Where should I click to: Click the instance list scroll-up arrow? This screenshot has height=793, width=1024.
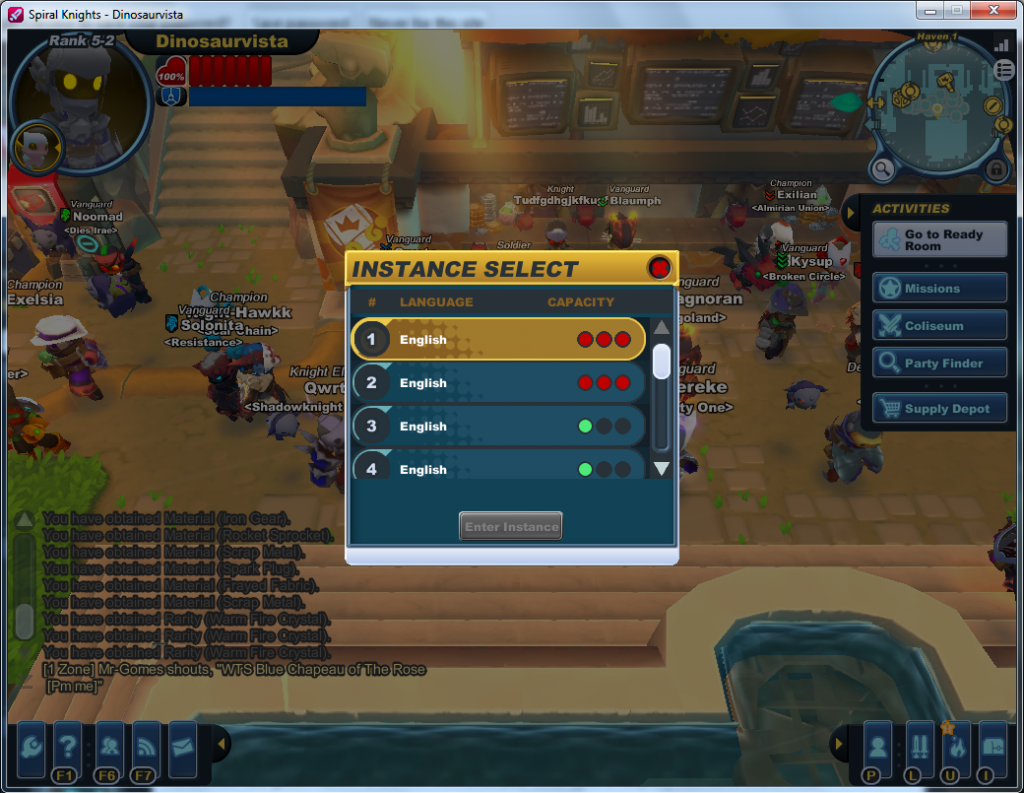pyautogui.click(x=661, y=327)
